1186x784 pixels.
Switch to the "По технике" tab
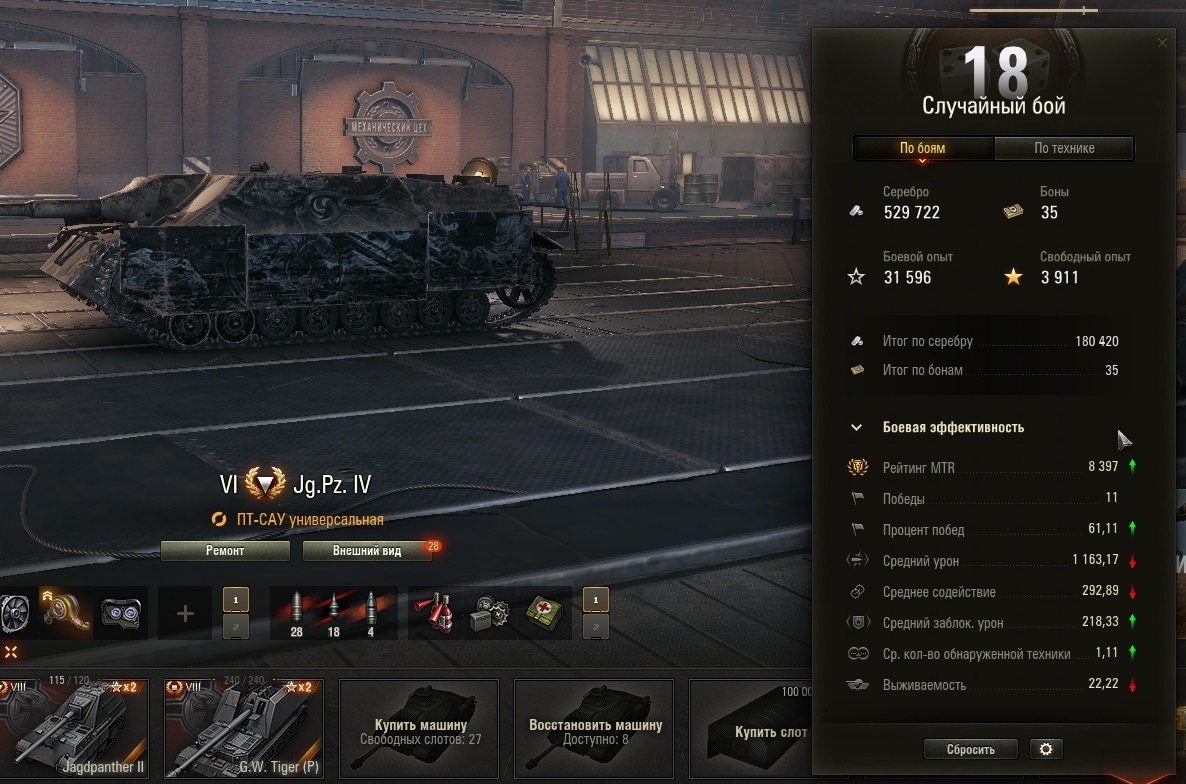[x=1063, y=148]
